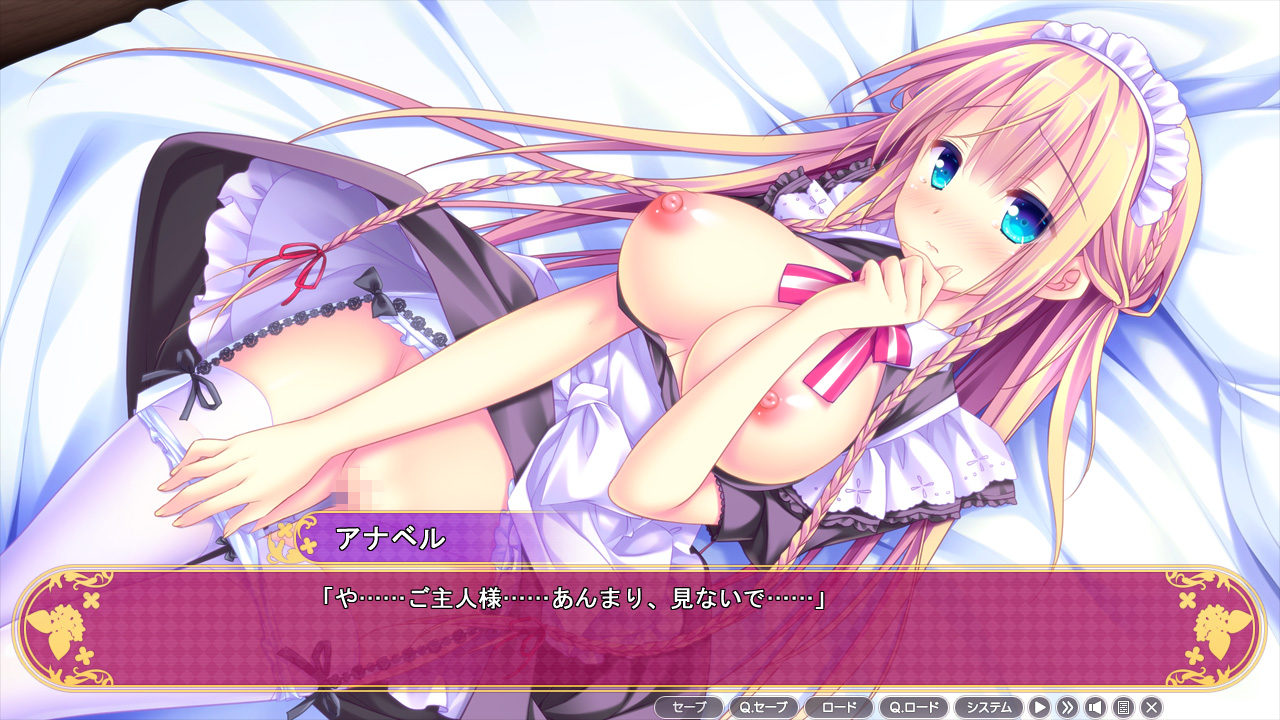Viewport: 1280px width, 720px height.
Task: Activate the Q.ロード quick load button
Action: click(x=914, y=707)
